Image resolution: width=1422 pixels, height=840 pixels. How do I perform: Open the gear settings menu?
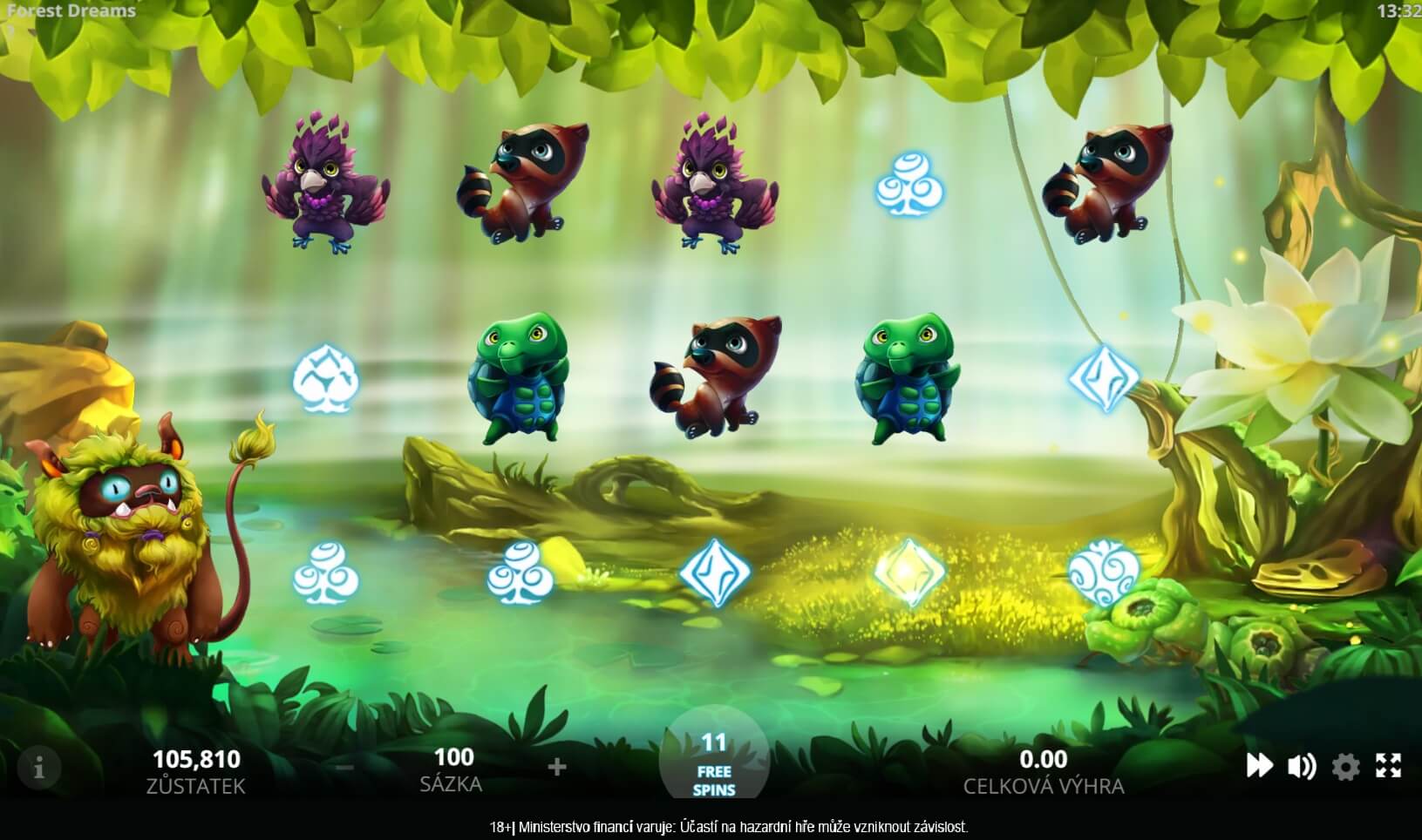(1345, 767)
